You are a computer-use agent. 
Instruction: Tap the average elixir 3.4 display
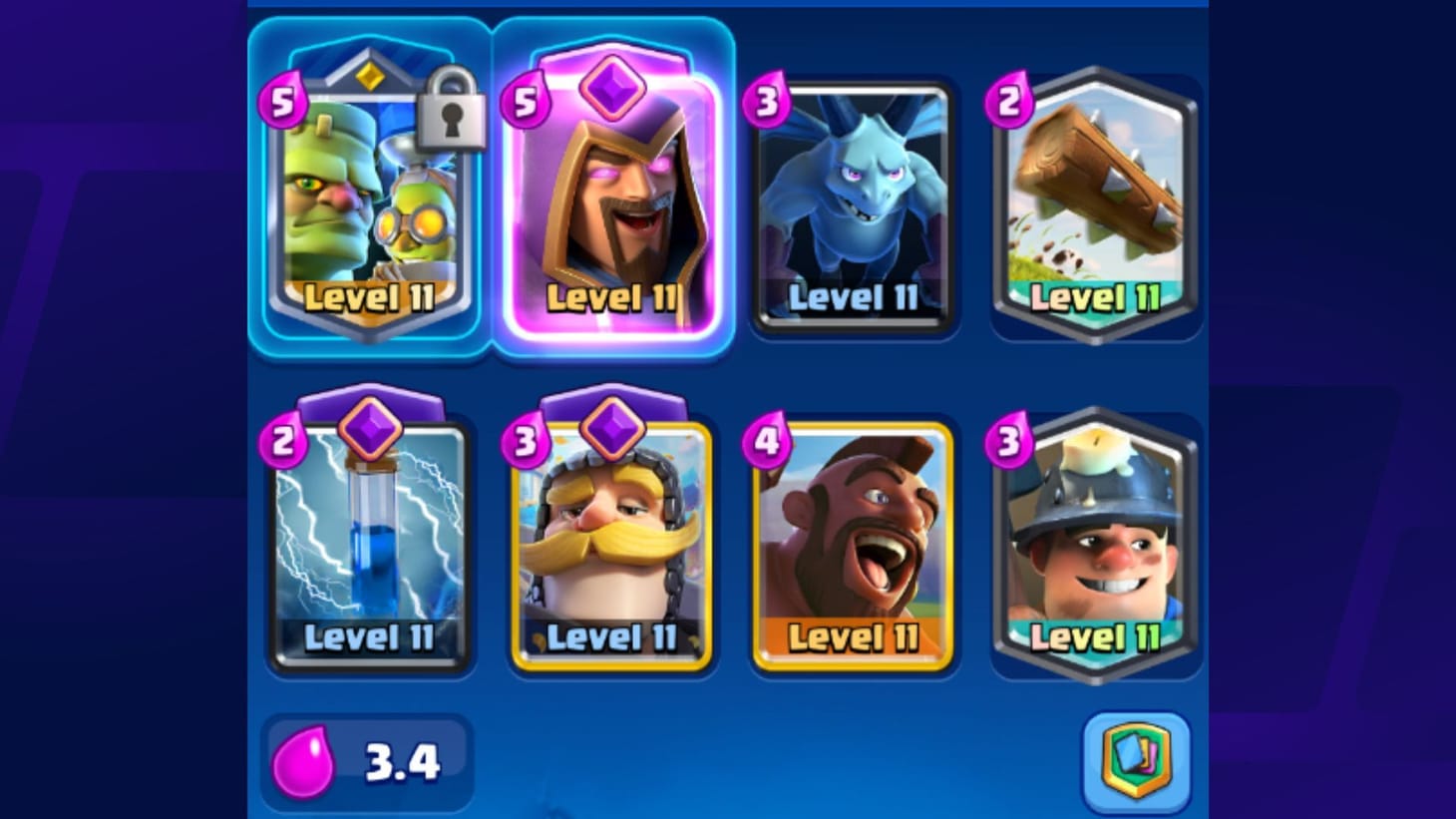367,760
